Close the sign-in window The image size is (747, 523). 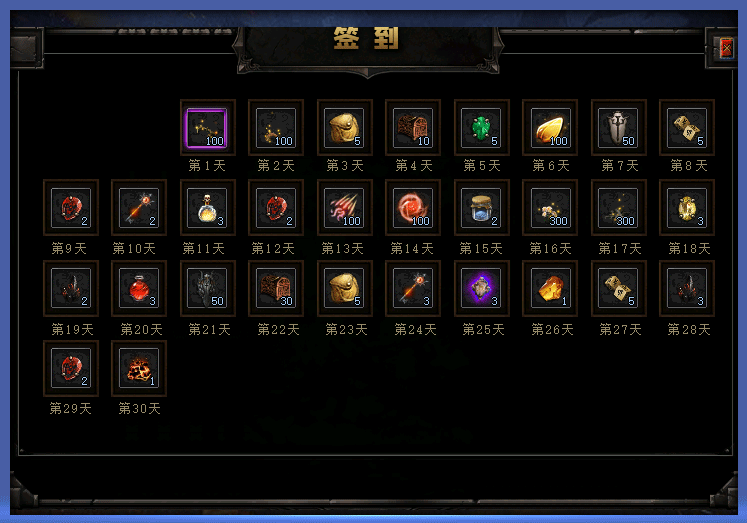(726, 47)
